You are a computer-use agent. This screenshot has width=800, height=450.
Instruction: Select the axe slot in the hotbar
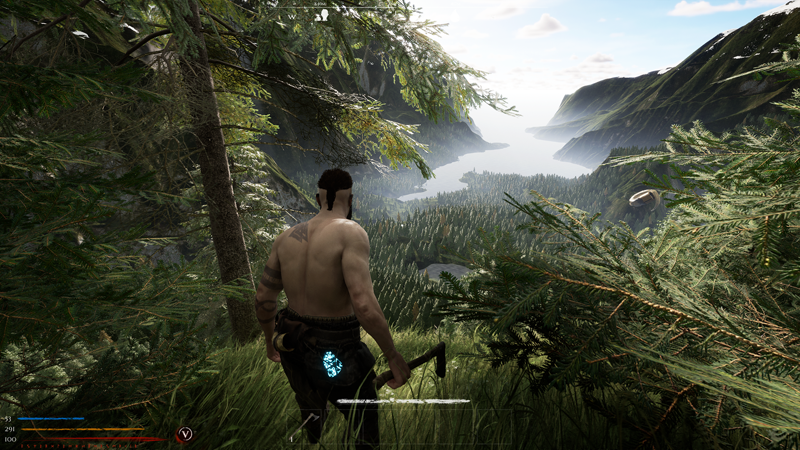[304, 426]
